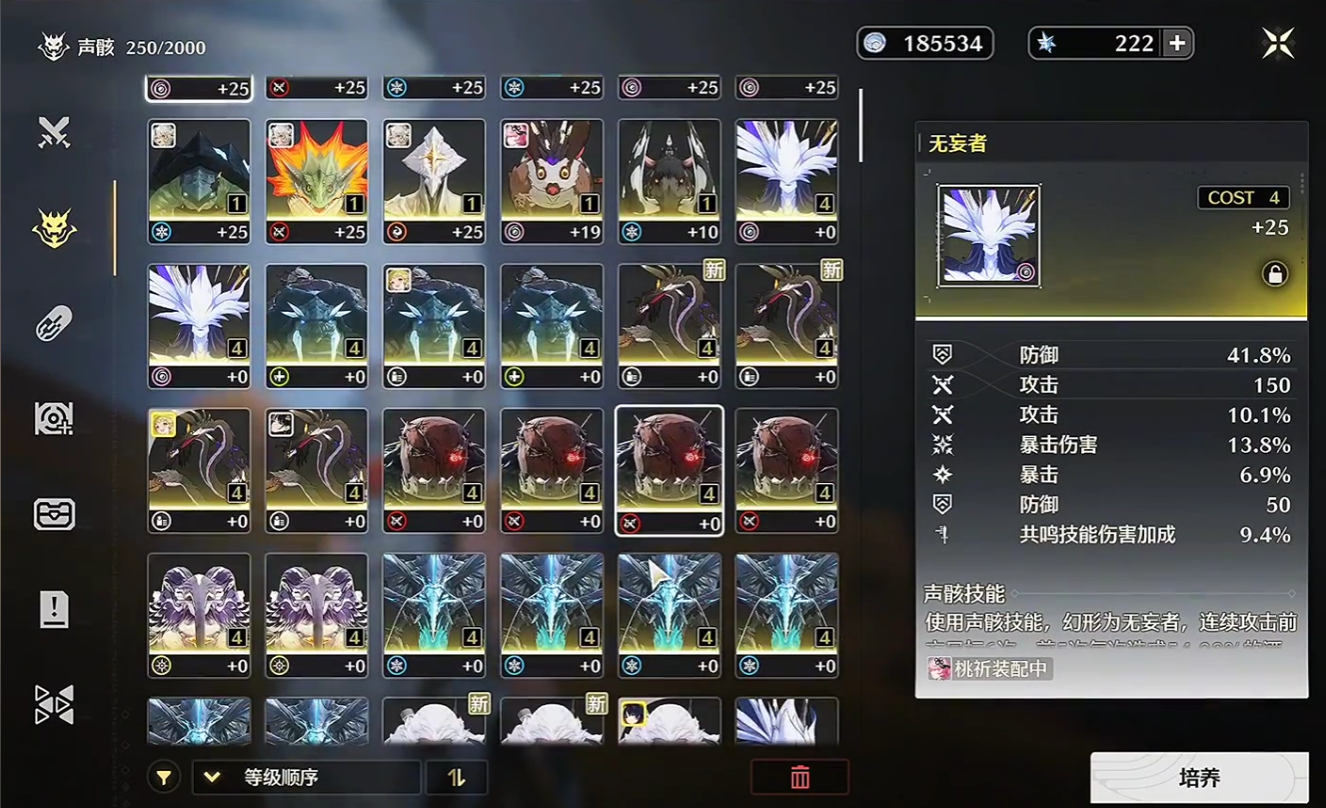
Task: Select the orange flame lizard echo +25
Action: pos(317,180)
